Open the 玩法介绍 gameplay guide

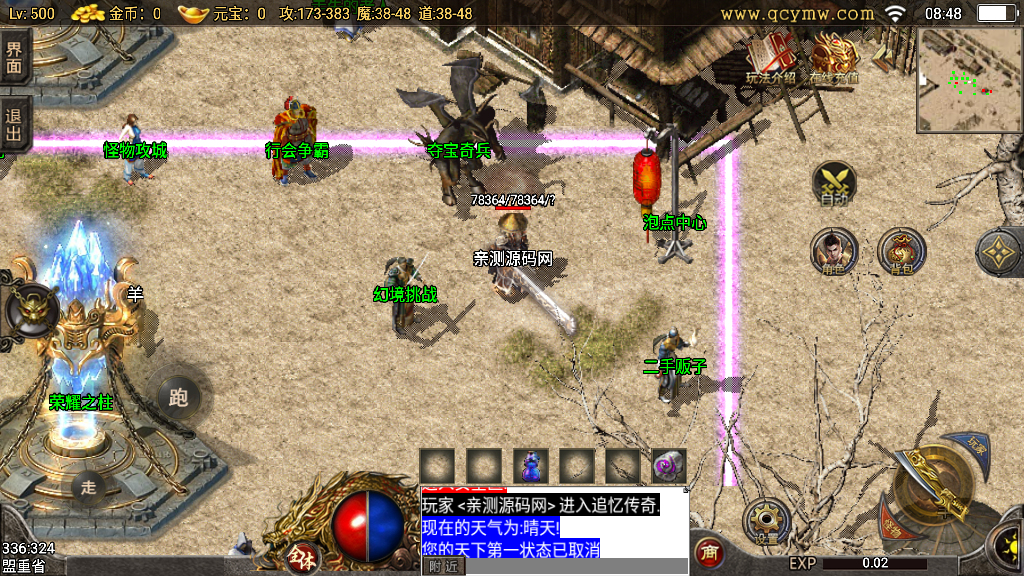tap(771, 58)
